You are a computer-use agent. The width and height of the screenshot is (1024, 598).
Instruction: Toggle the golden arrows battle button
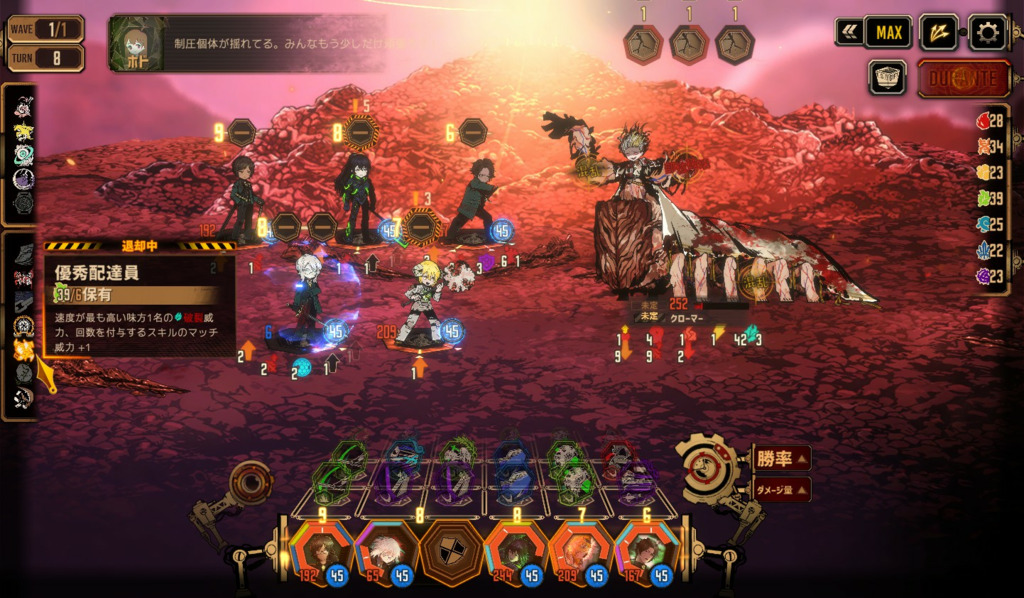tap(938, 33)
